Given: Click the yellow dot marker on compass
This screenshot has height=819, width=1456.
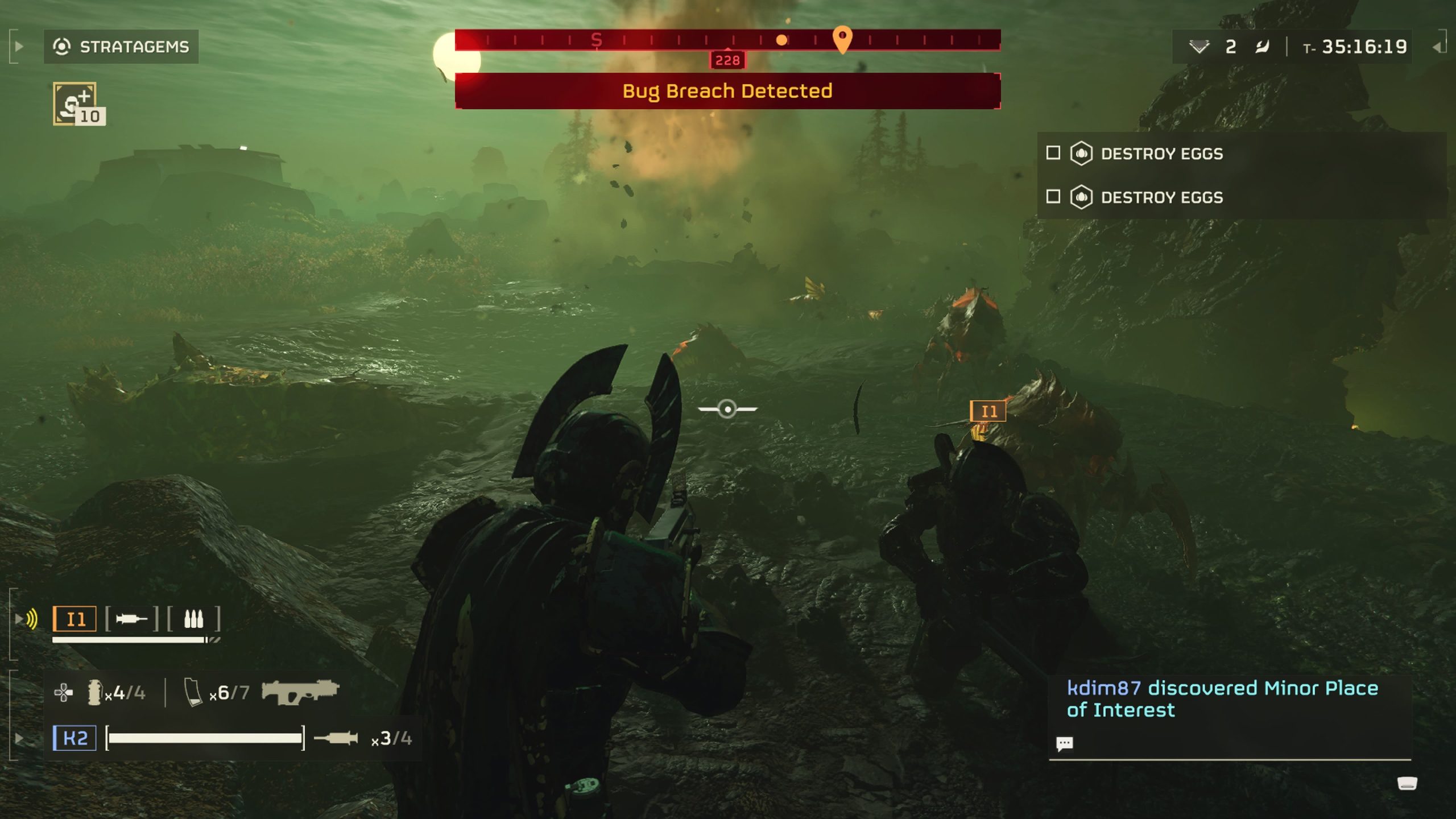Looking at the screenshot, I should click(x=782, y=40).
